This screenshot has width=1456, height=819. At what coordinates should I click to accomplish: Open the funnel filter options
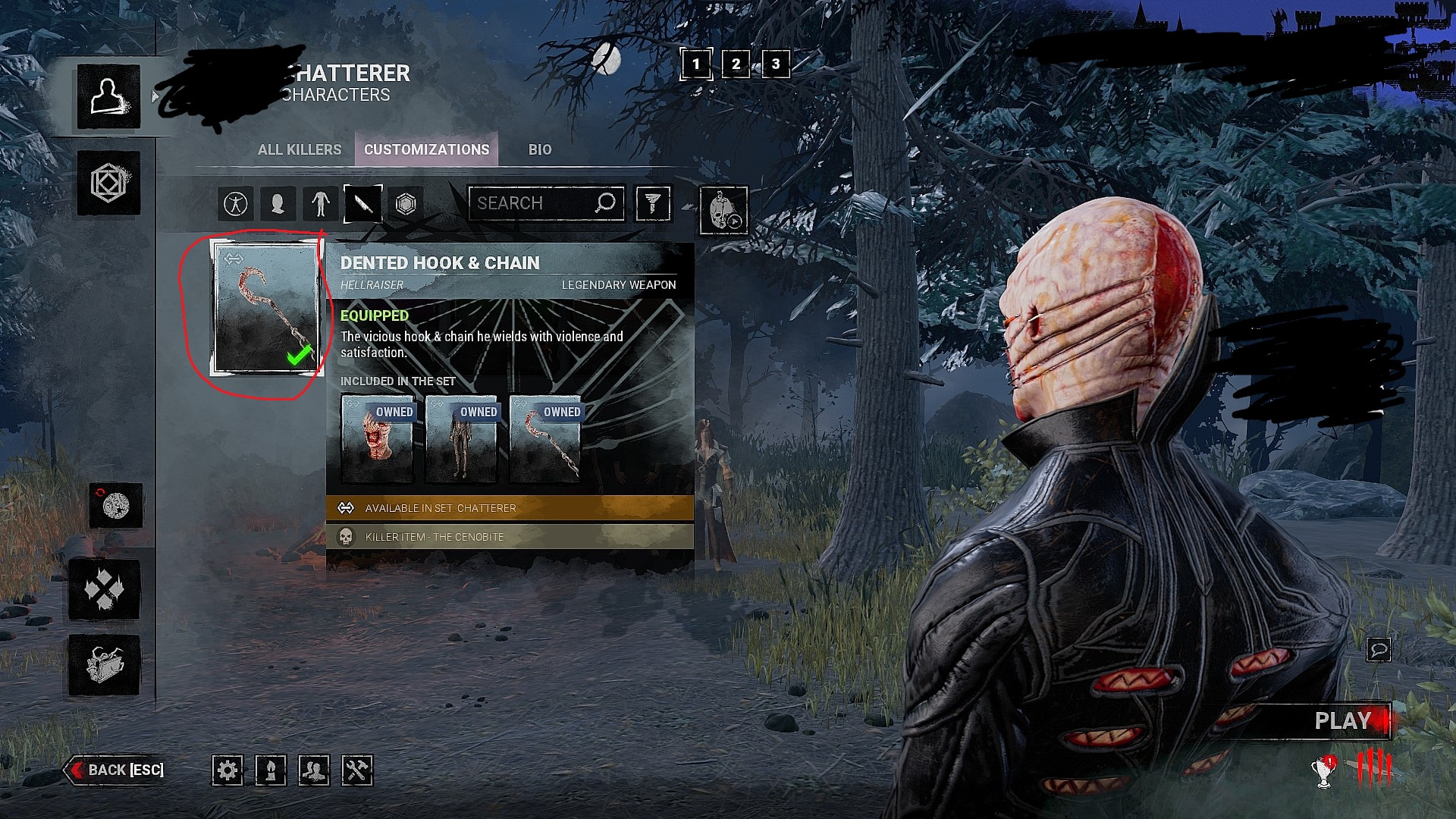point(653,203)
